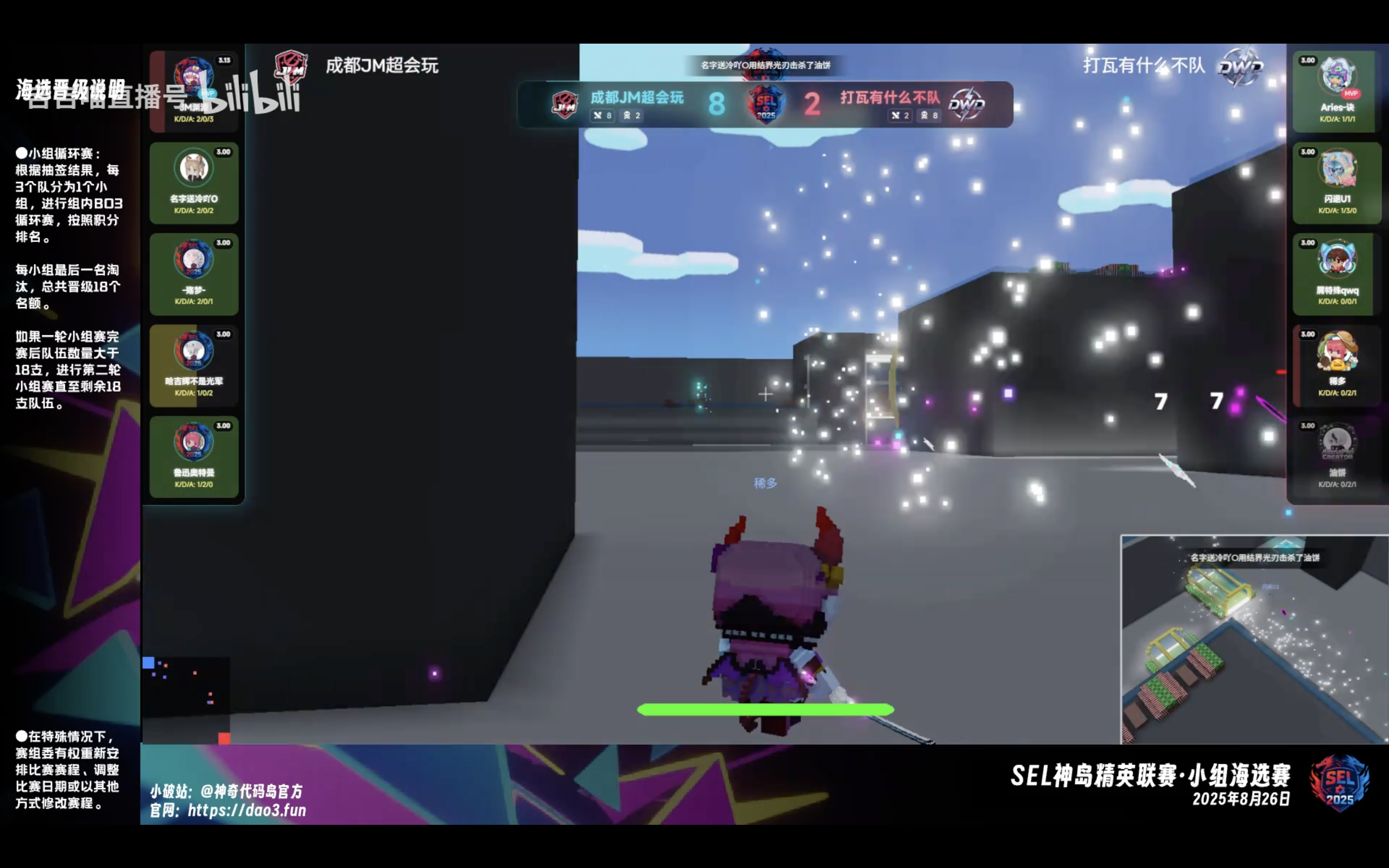
Task: Open the top-left MVP player card
Action: [193, 91]
